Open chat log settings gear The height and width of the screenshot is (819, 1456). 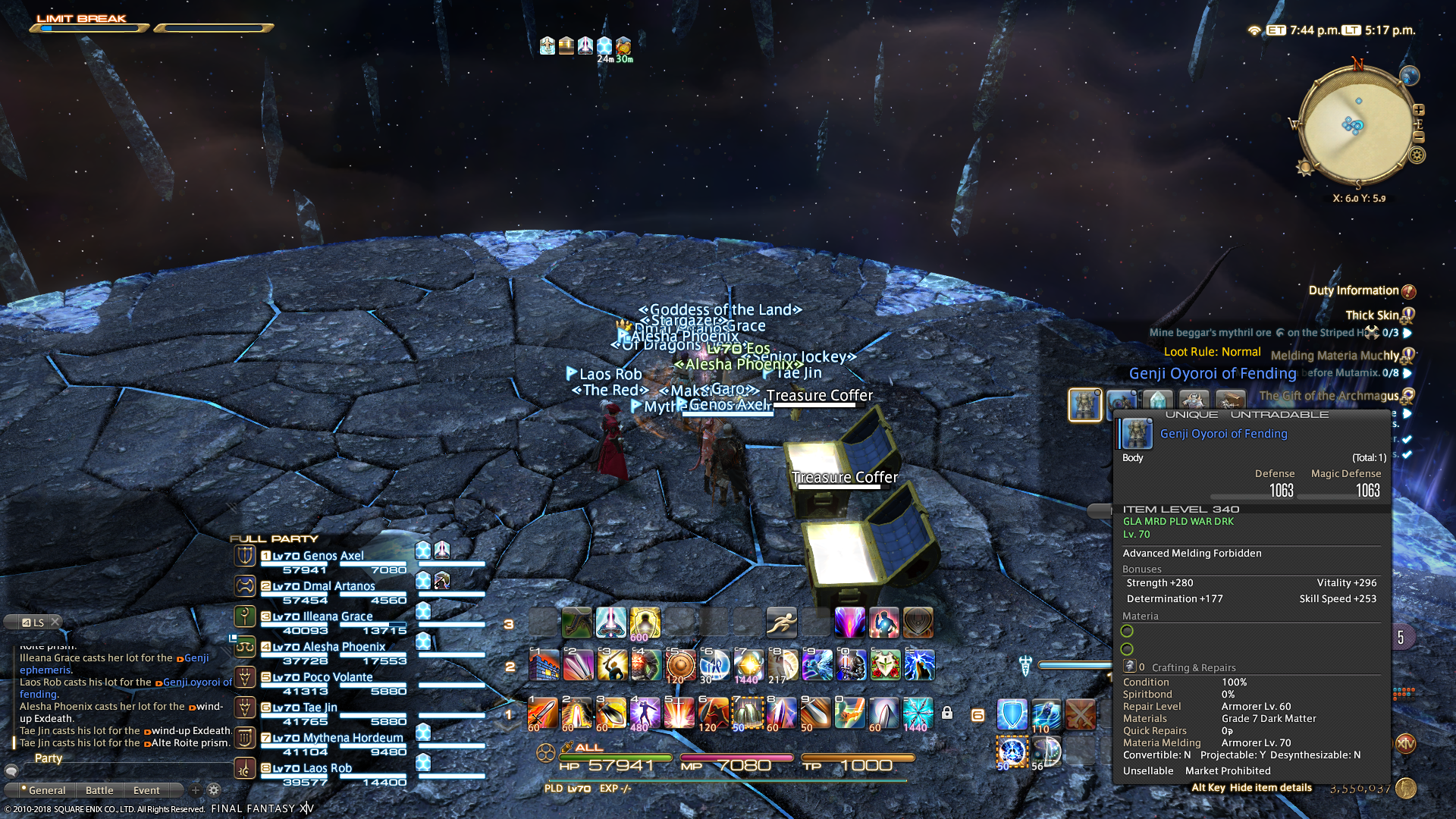214,790
